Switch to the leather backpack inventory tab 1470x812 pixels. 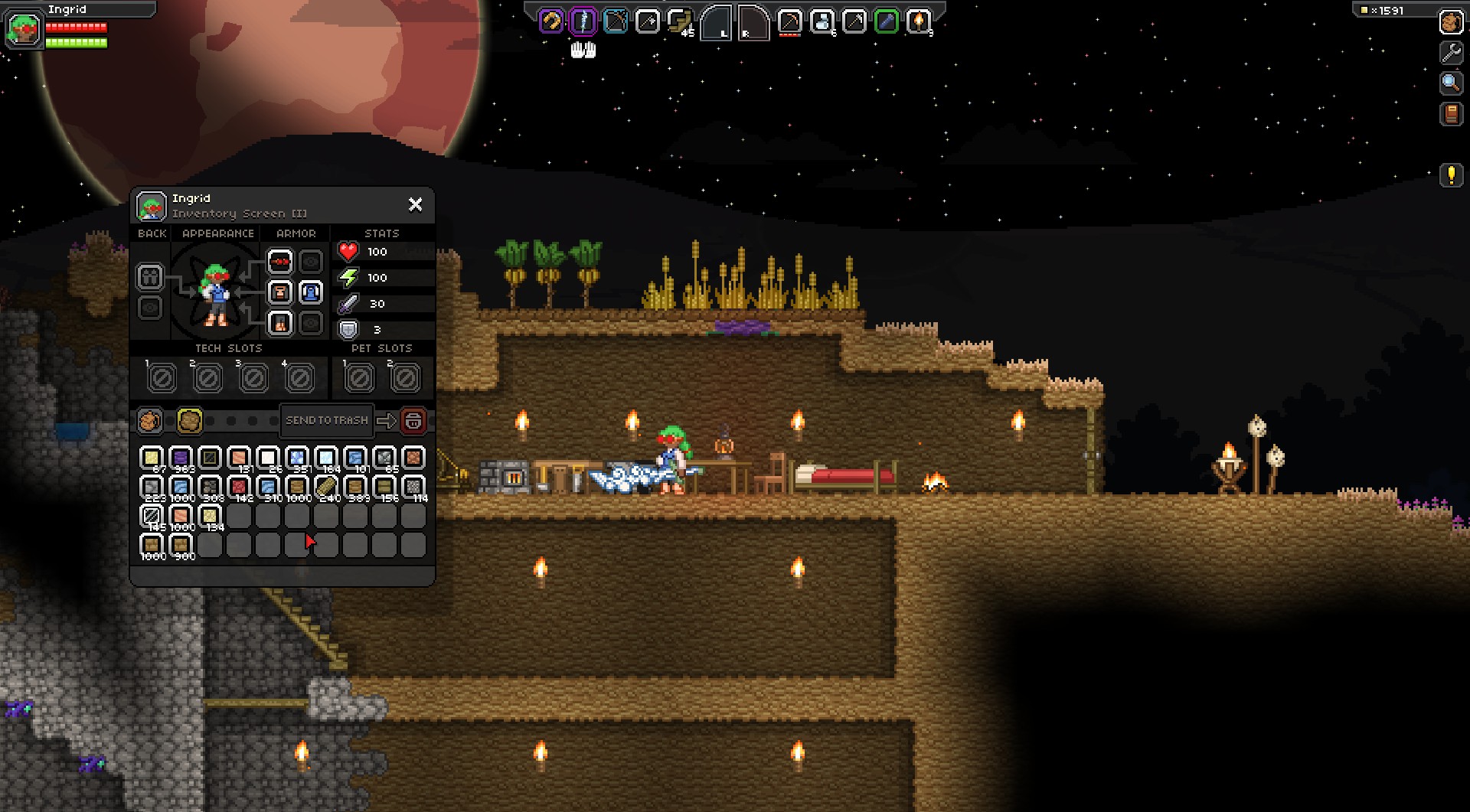[x=150, y=420]
